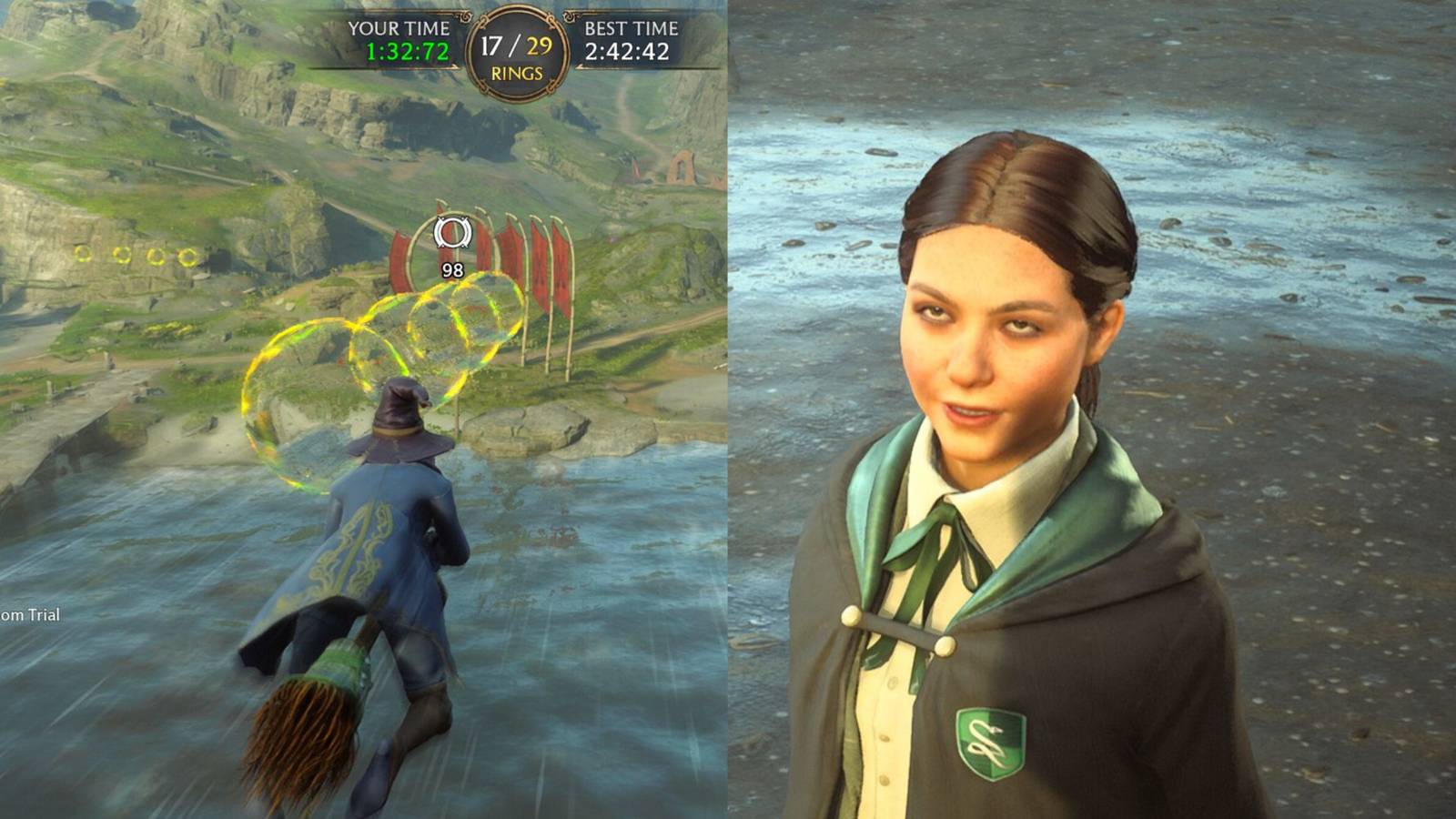Open the om Trial notification text

point(30,615)
